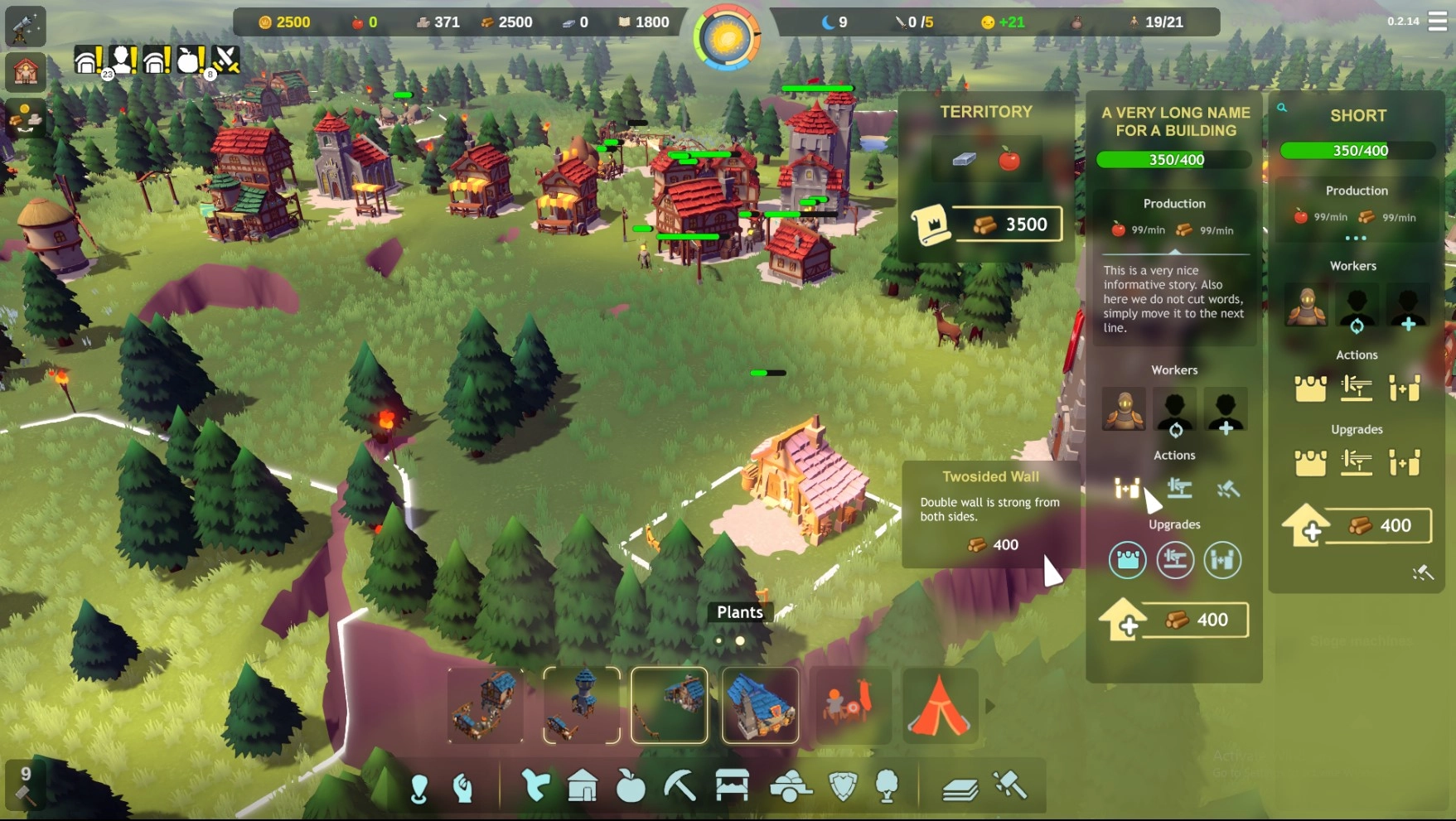Choose the training dummy building card

pyautogui.click(x=849, y=706)
